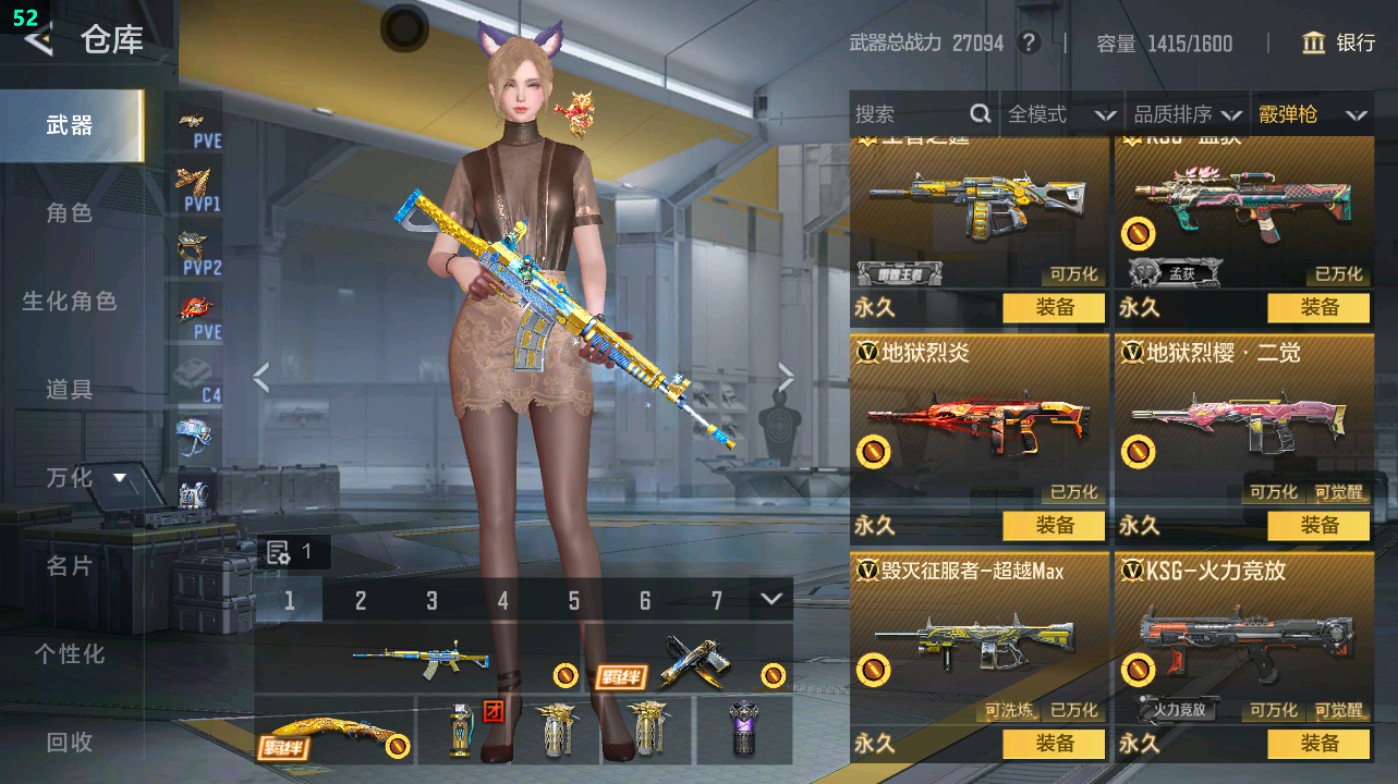Click the 搜索 search input field

coord(890,115)
